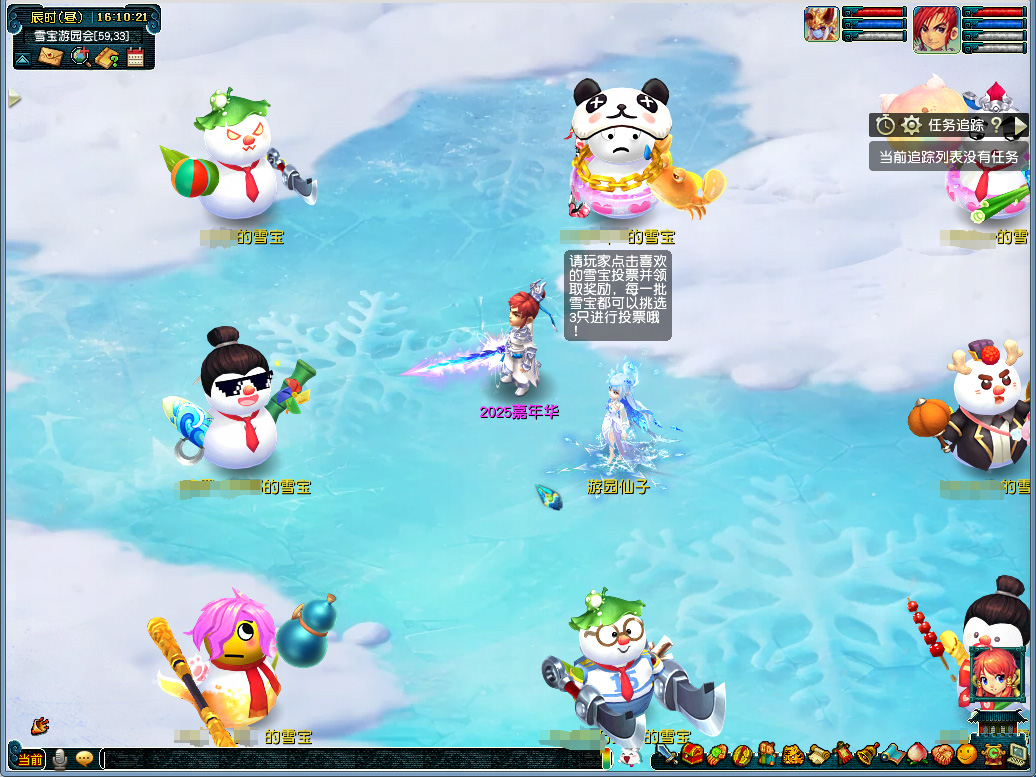Click the red-haired player character portrait
This screenshot has height=777, width=1036.
tap(936, 30)
